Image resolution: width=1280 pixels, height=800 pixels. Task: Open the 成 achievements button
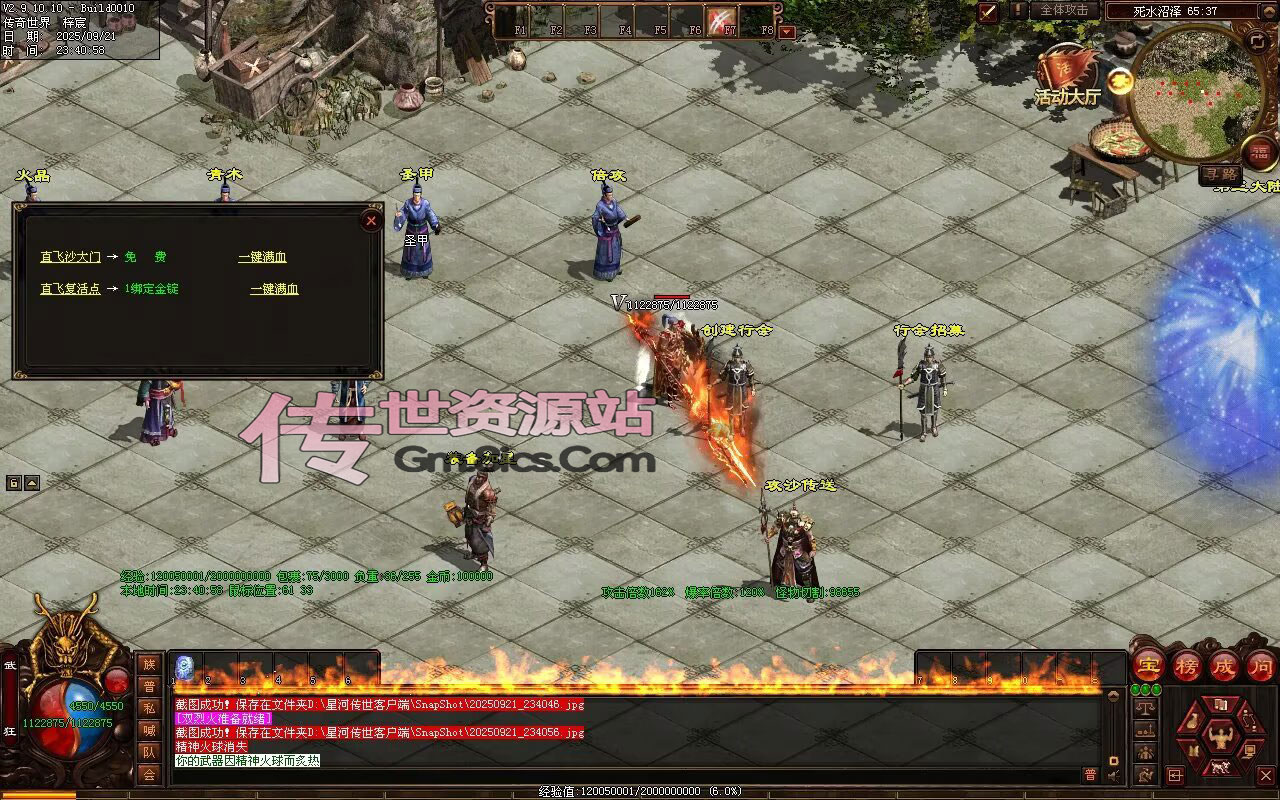coord(1224,665)
